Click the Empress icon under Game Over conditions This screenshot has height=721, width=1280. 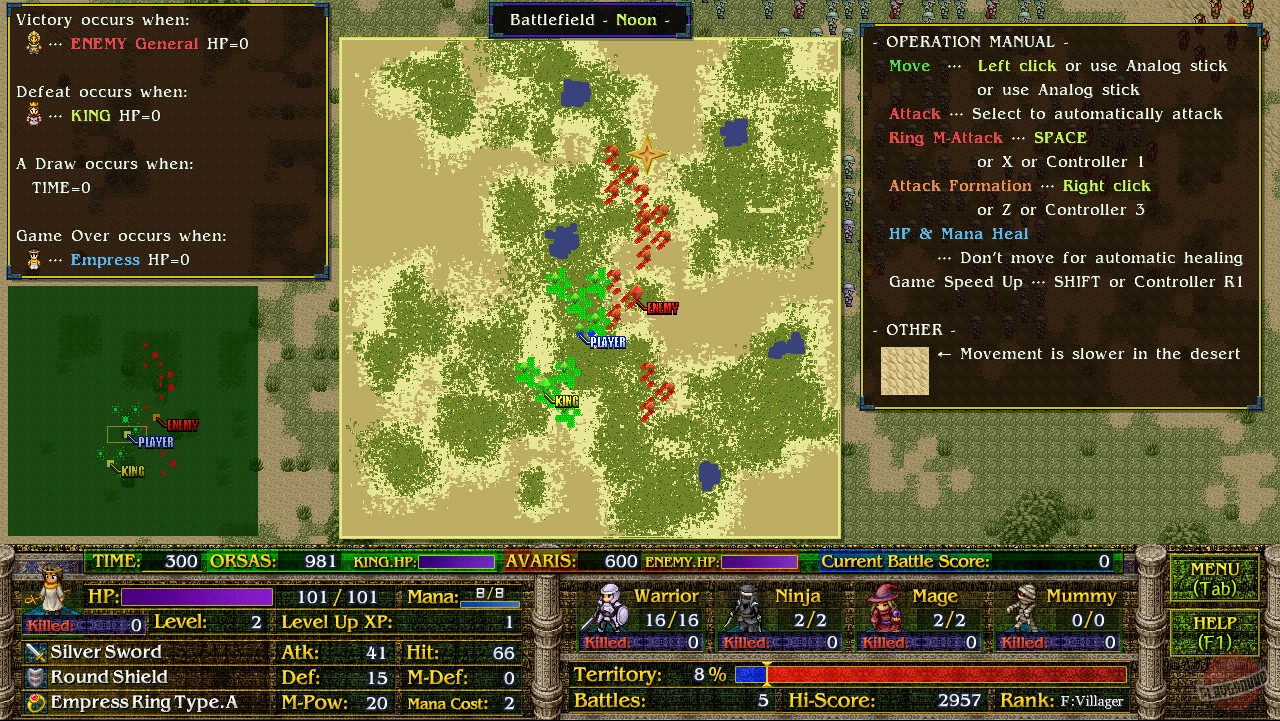(36, 257)
